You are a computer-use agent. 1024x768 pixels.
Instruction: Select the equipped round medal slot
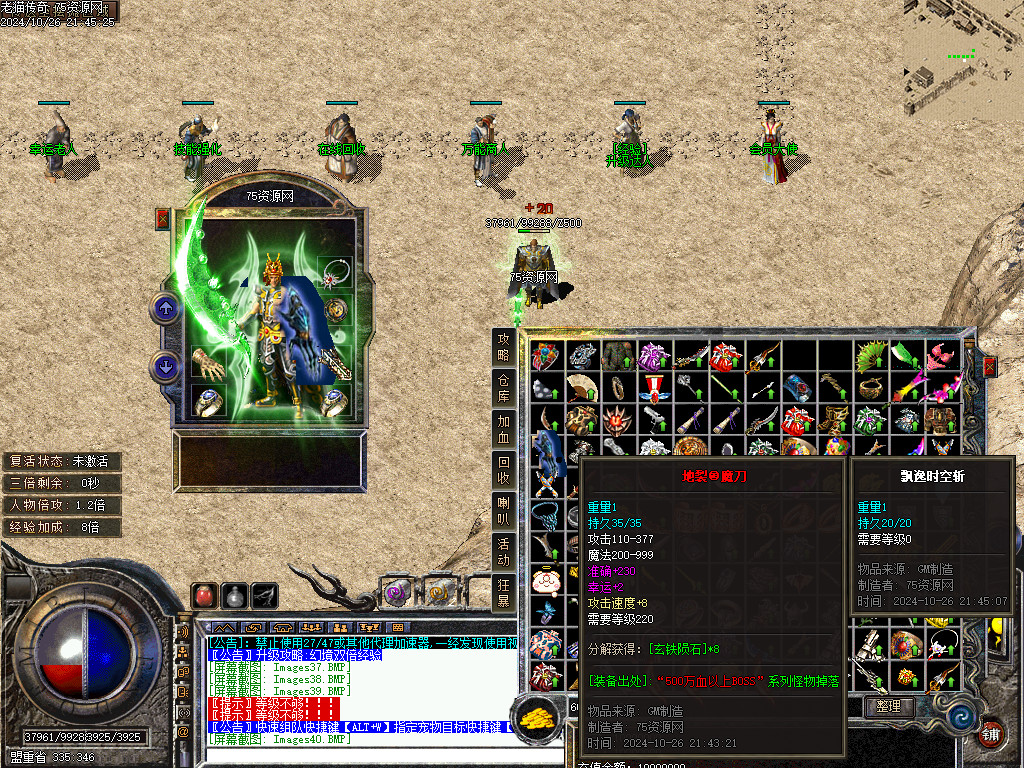pos(335,310)
